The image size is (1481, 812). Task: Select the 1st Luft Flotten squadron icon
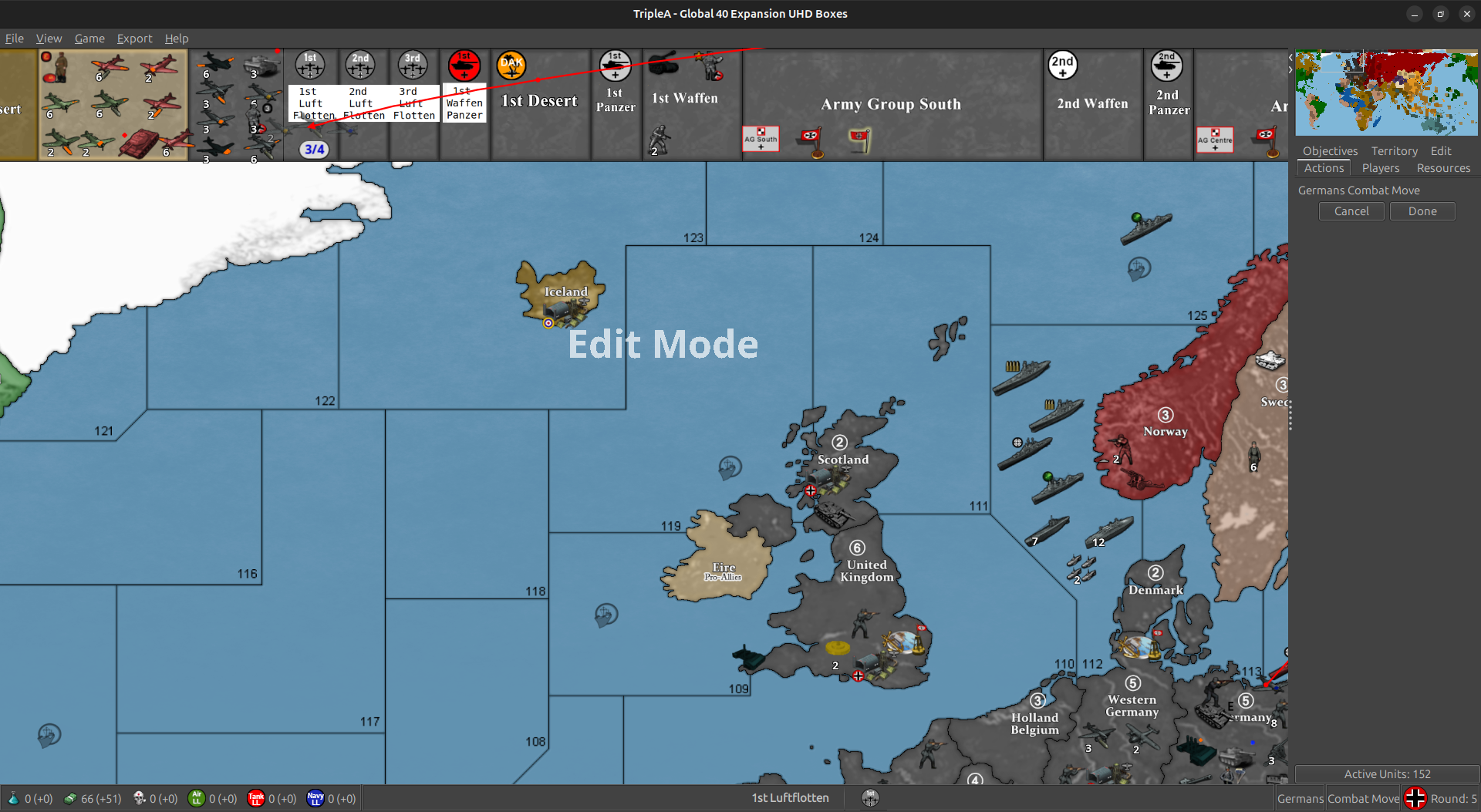(x=309, y=66)
